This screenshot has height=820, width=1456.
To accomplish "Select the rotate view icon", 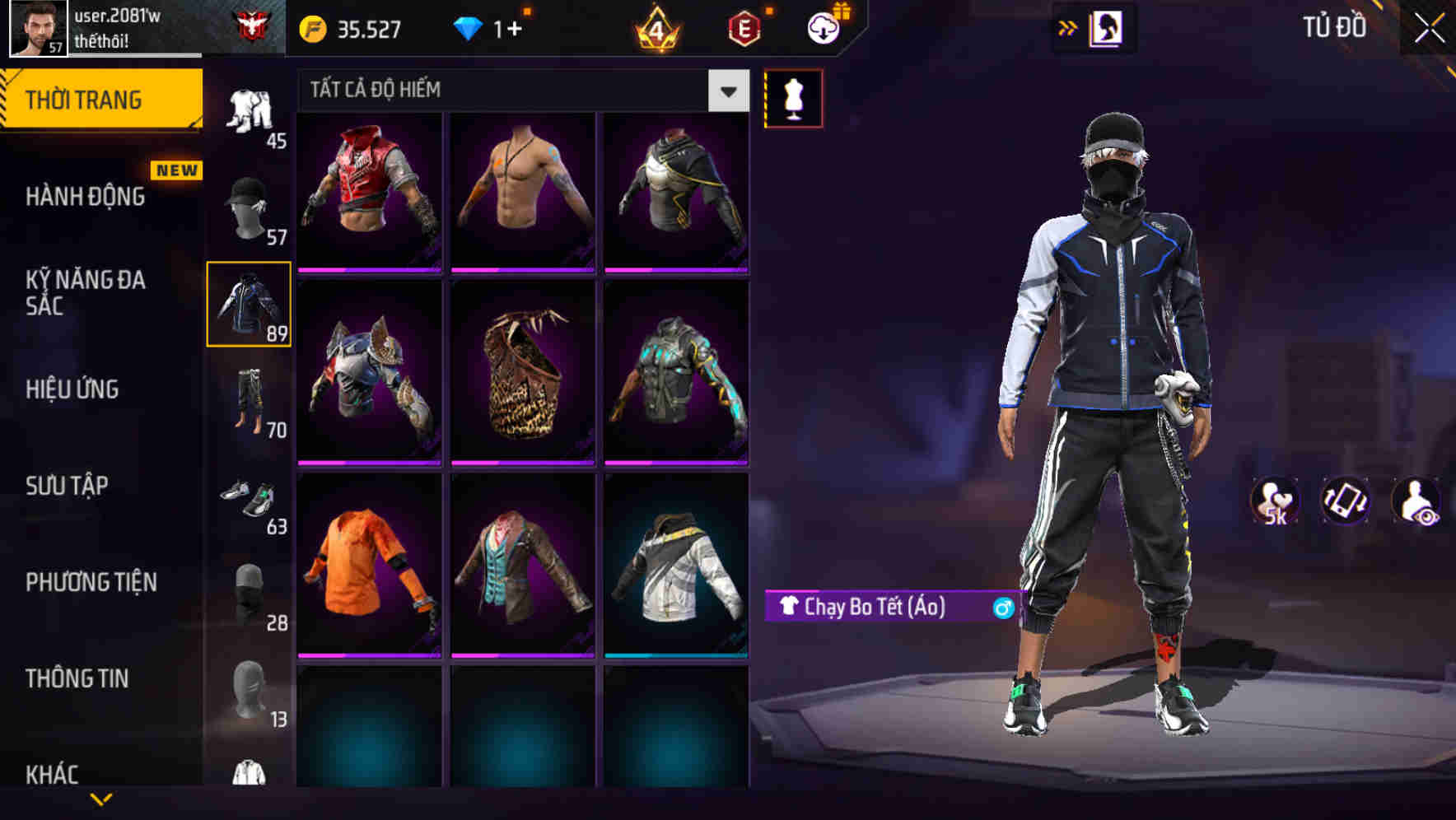I will tap(1346, 501).
